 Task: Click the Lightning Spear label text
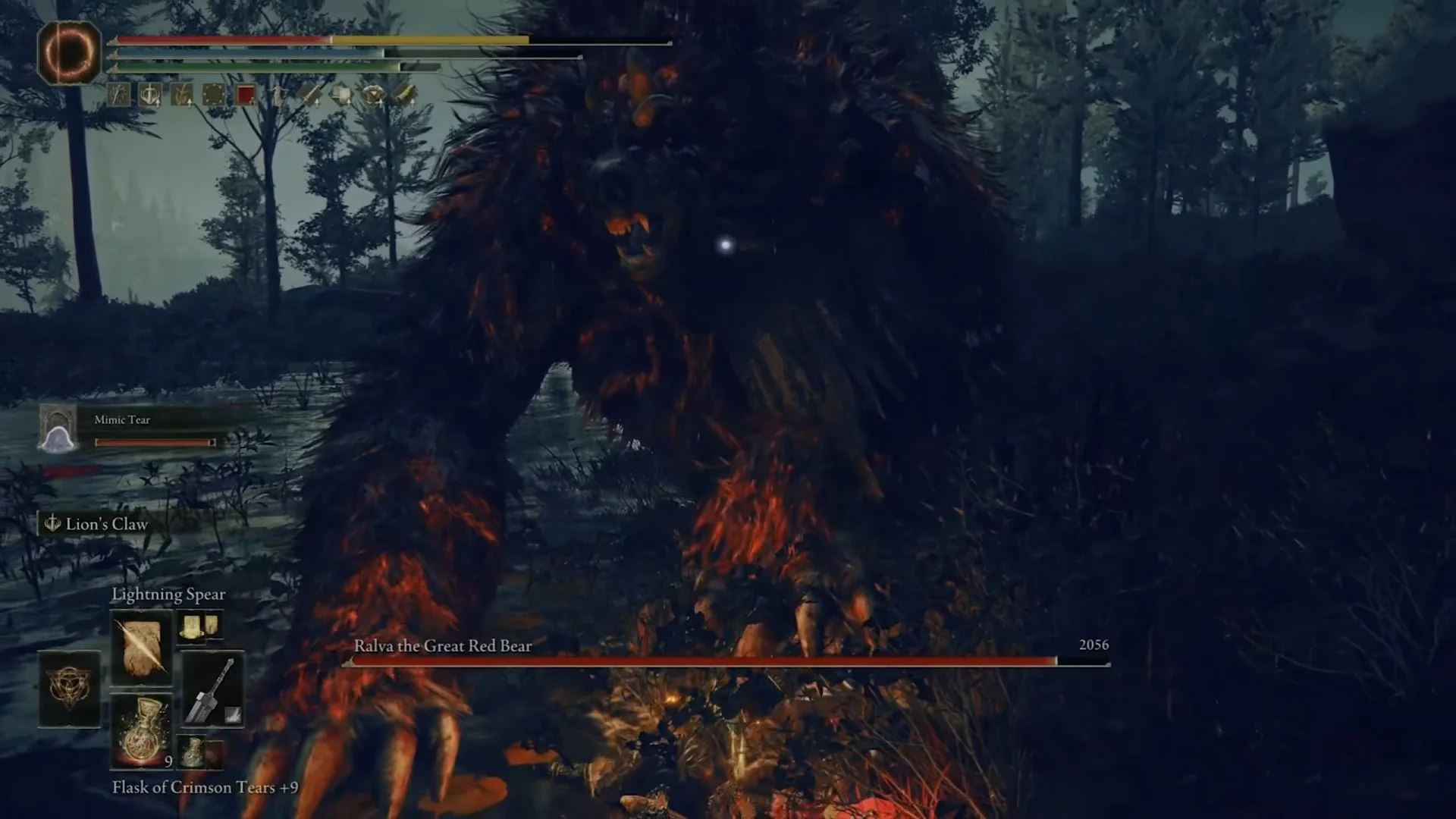[169, 594]
